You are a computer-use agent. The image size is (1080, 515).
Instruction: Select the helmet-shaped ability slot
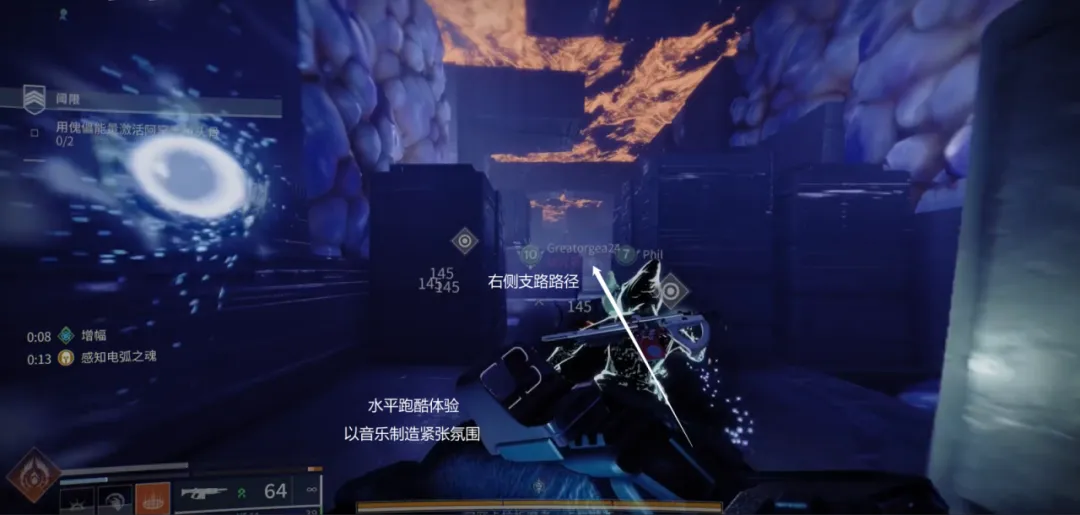(115, 498)
